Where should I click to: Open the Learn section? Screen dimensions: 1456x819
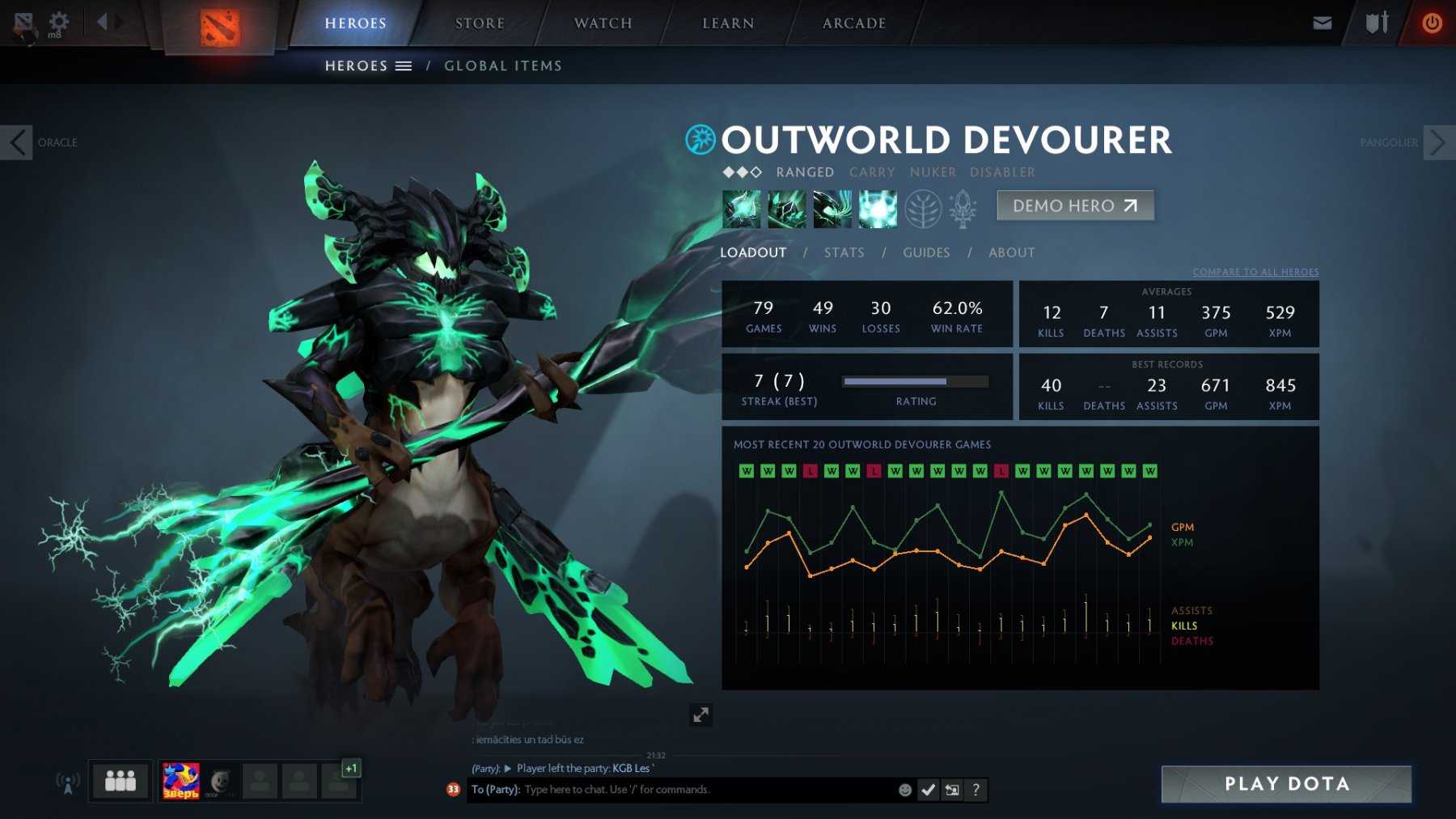coord(728,23)
